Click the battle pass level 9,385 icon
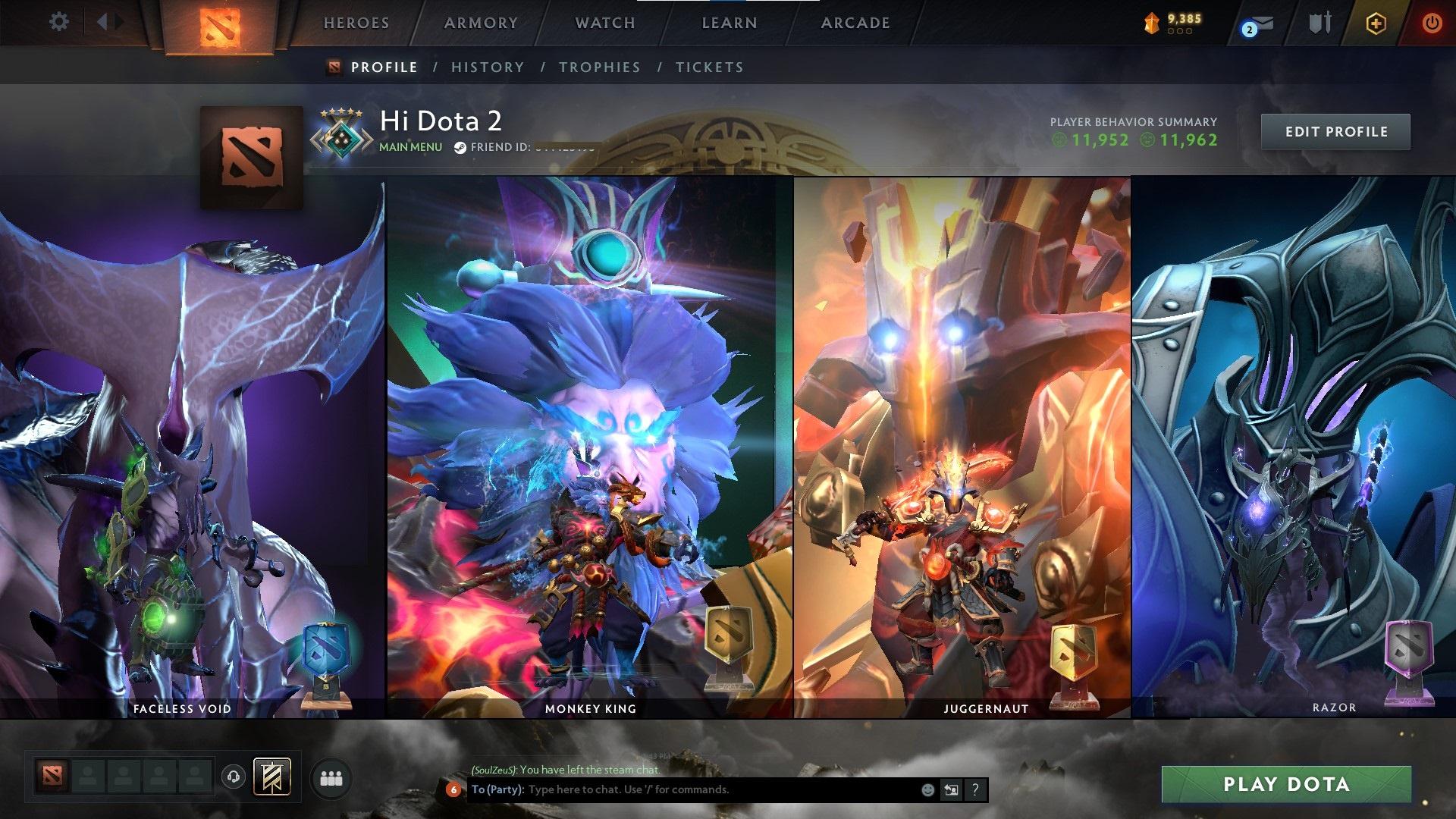 [x=1150, y=21]
